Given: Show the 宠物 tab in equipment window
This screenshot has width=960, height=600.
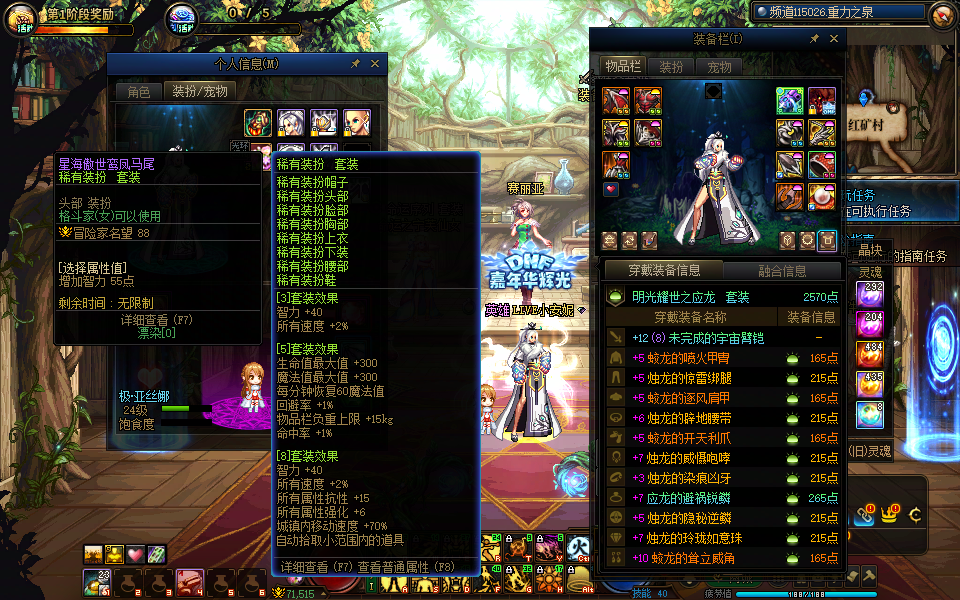Looking at the screenshot, I should [x=719, y=67].
